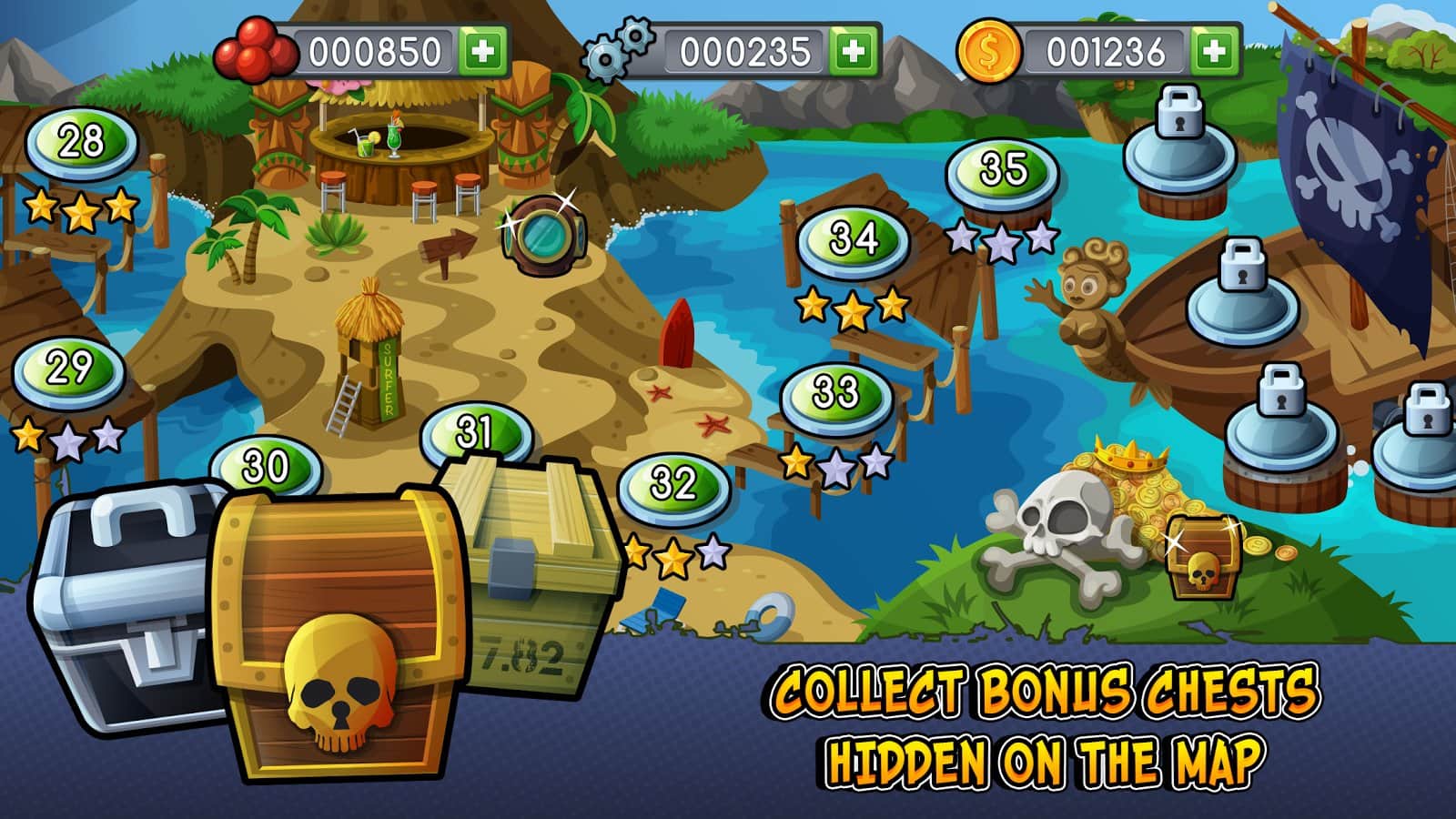Add more red berries with plus button
Screen dimensions: 1456x819
point(483,52)
